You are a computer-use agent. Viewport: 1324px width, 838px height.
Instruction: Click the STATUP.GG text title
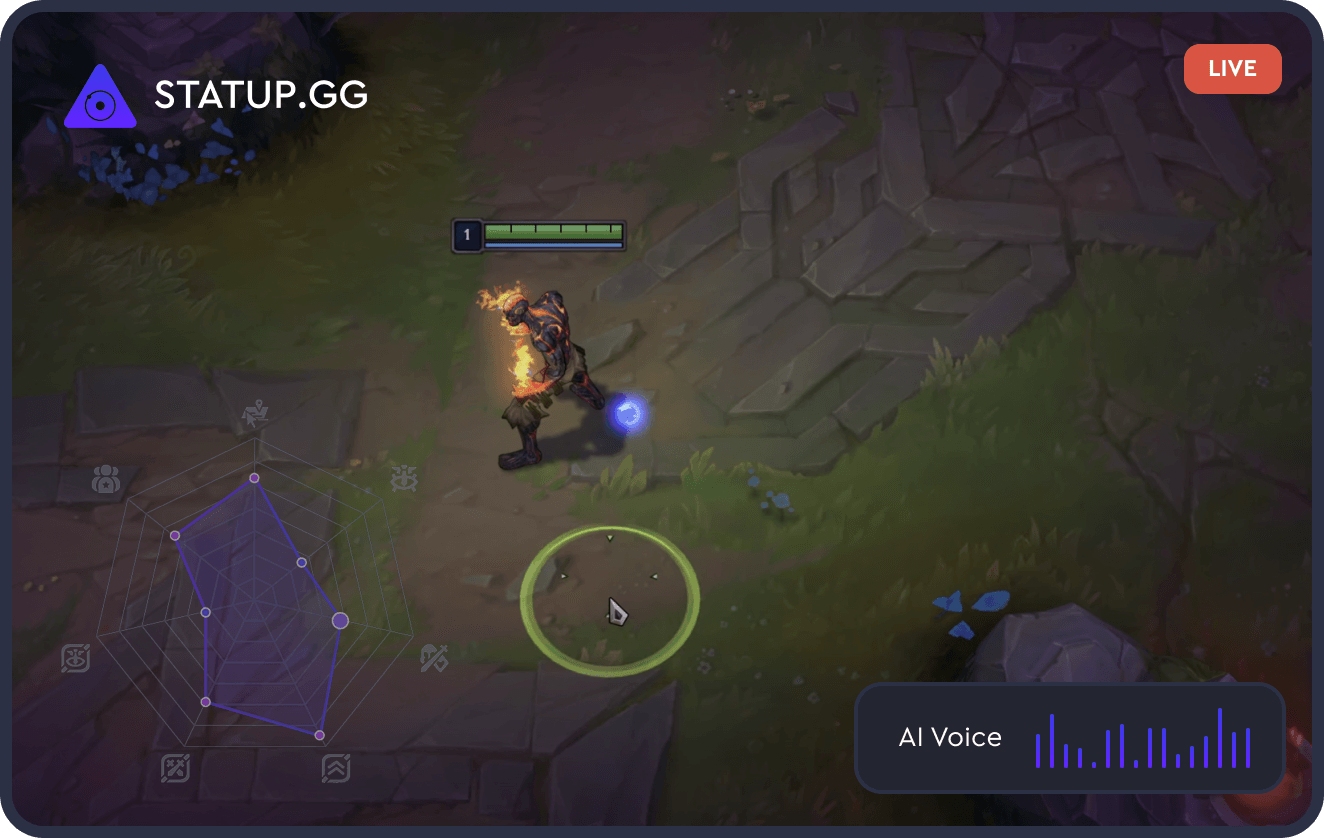pyautogui.click(x=260, y=95)
